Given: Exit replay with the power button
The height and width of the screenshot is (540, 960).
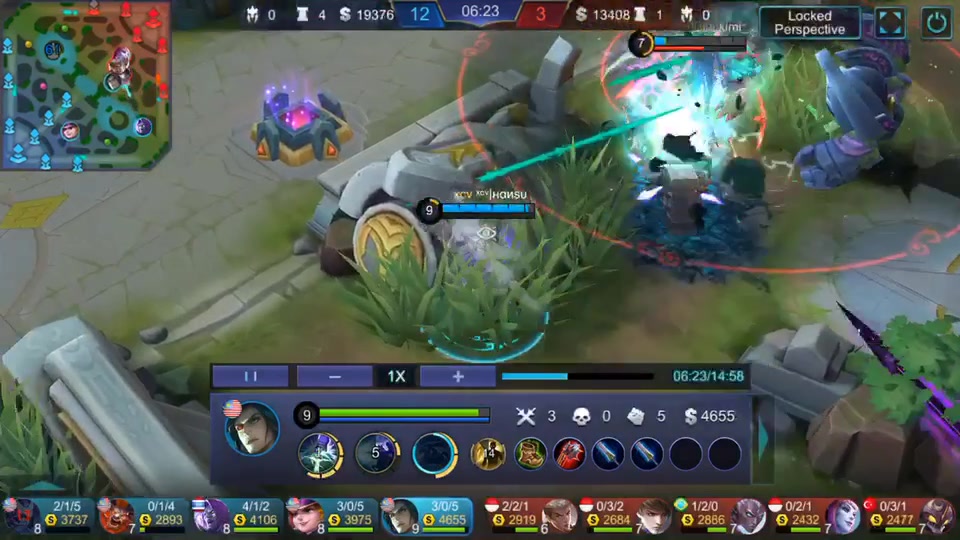Looking at the screenshot, I should tap(936, 22).
